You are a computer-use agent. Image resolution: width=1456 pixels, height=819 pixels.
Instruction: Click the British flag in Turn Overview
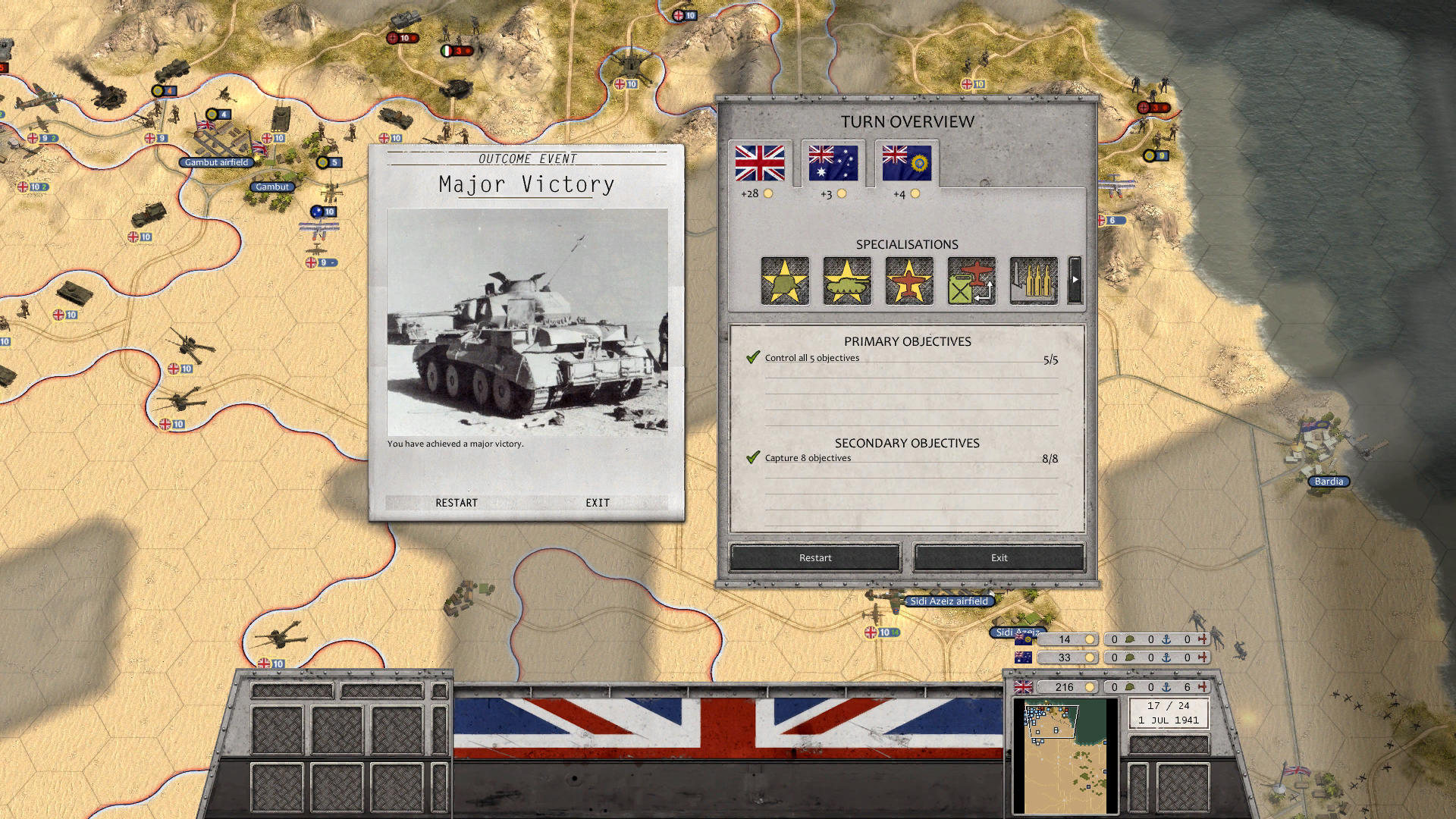(759, 163)
